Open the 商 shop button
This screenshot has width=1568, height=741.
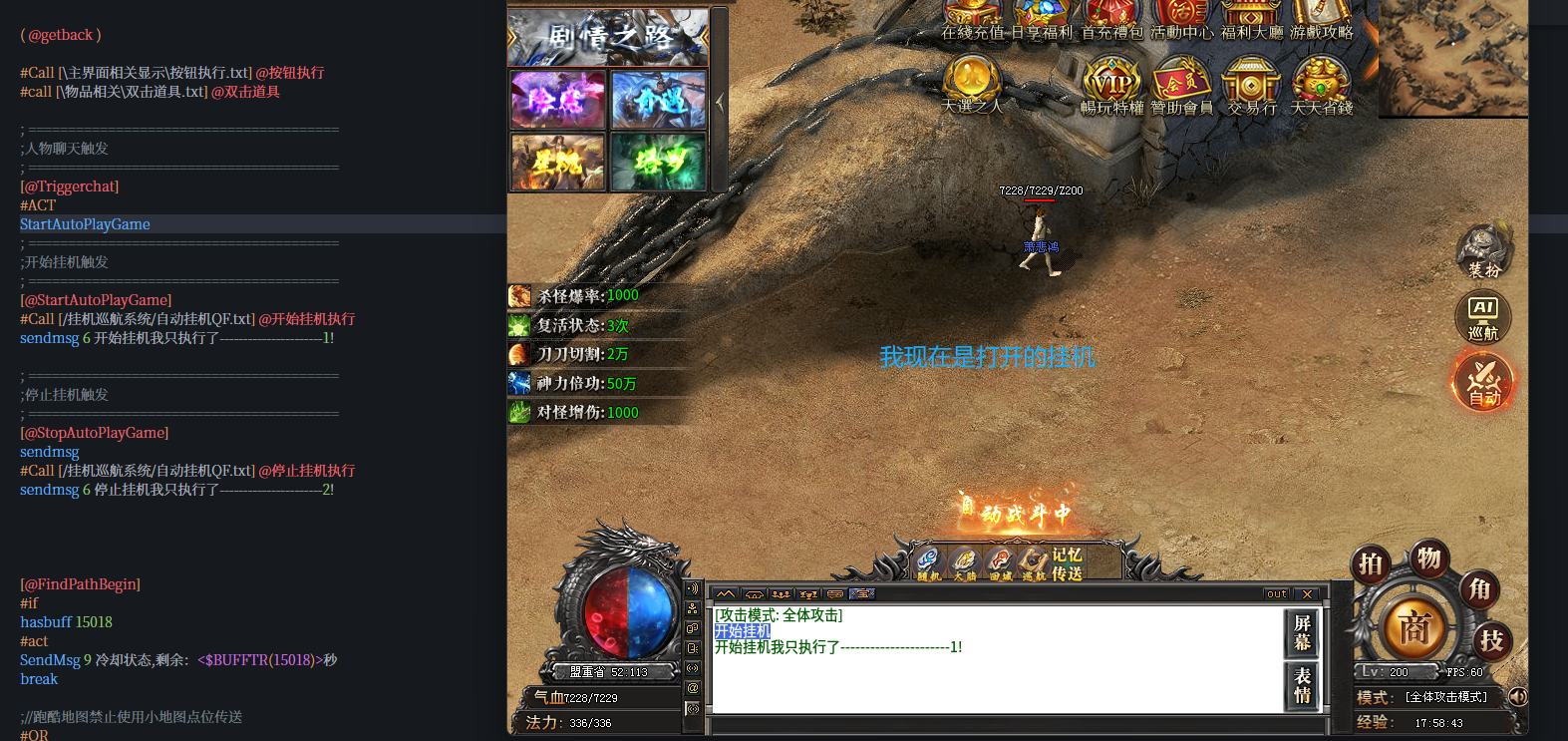coord(1414,629)
